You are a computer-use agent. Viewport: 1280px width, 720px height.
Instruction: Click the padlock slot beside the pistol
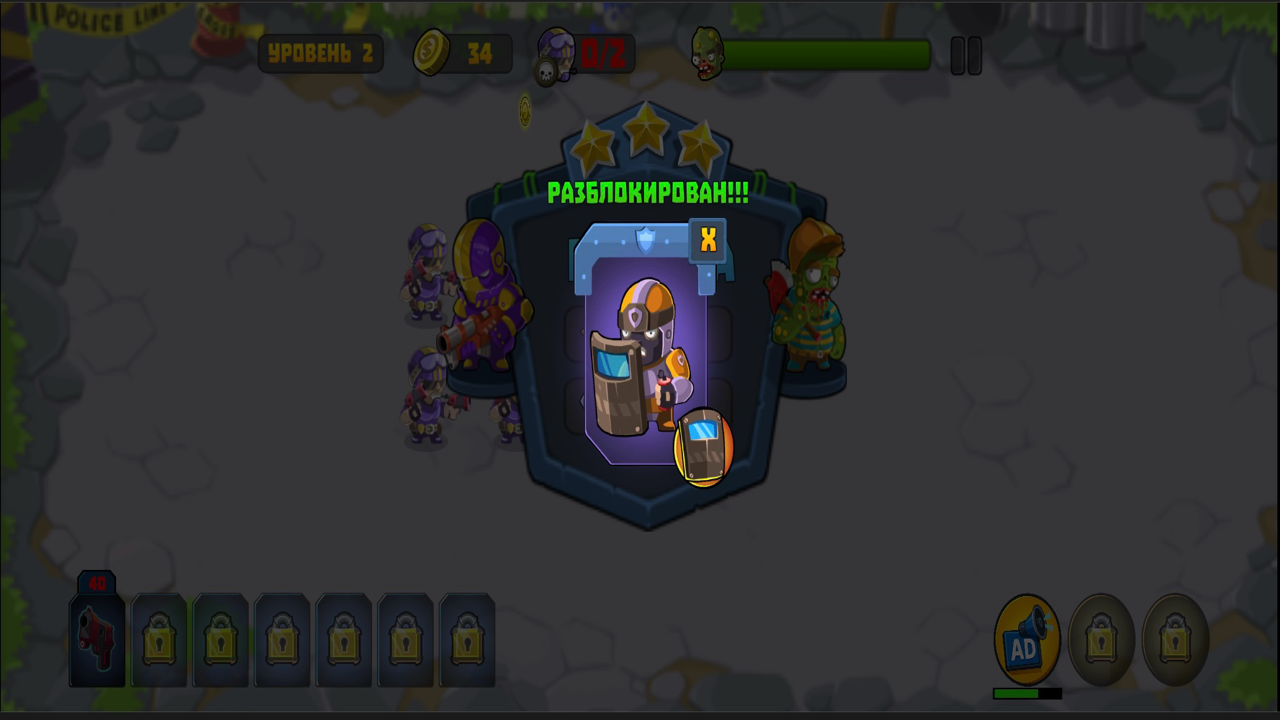coord(158,640)
